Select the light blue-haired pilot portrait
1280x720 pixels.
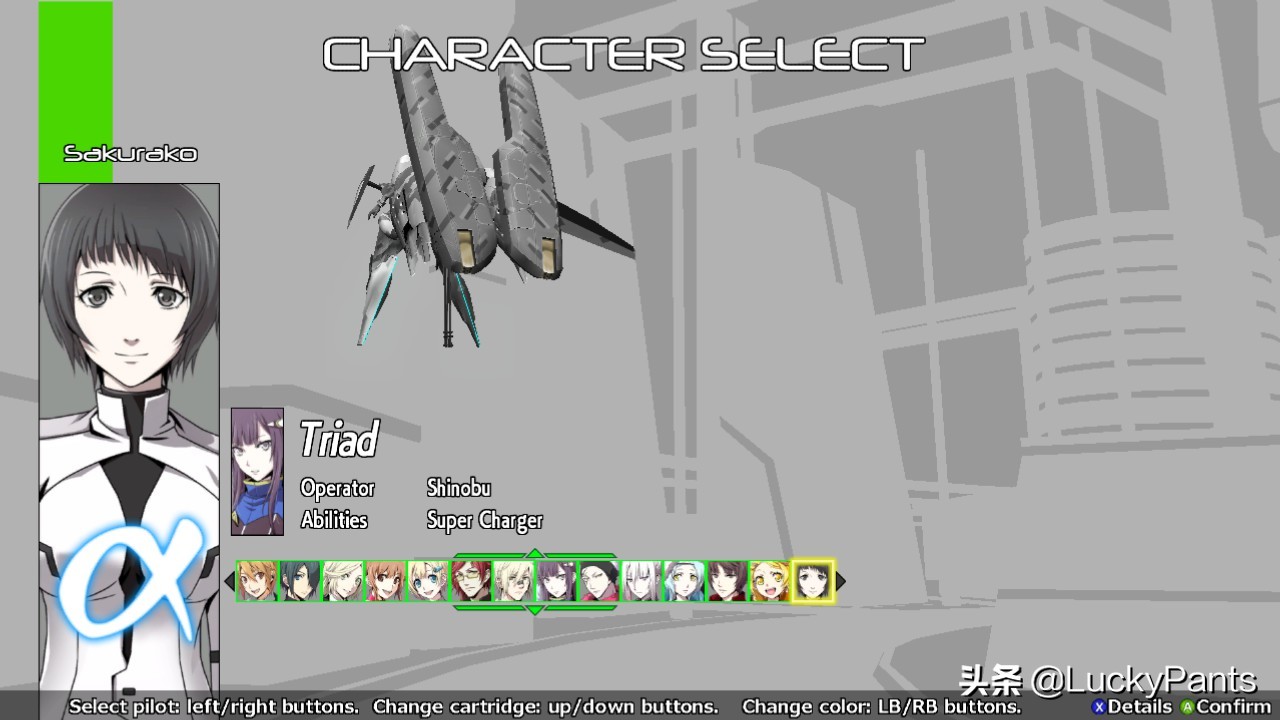coord(684,581)
